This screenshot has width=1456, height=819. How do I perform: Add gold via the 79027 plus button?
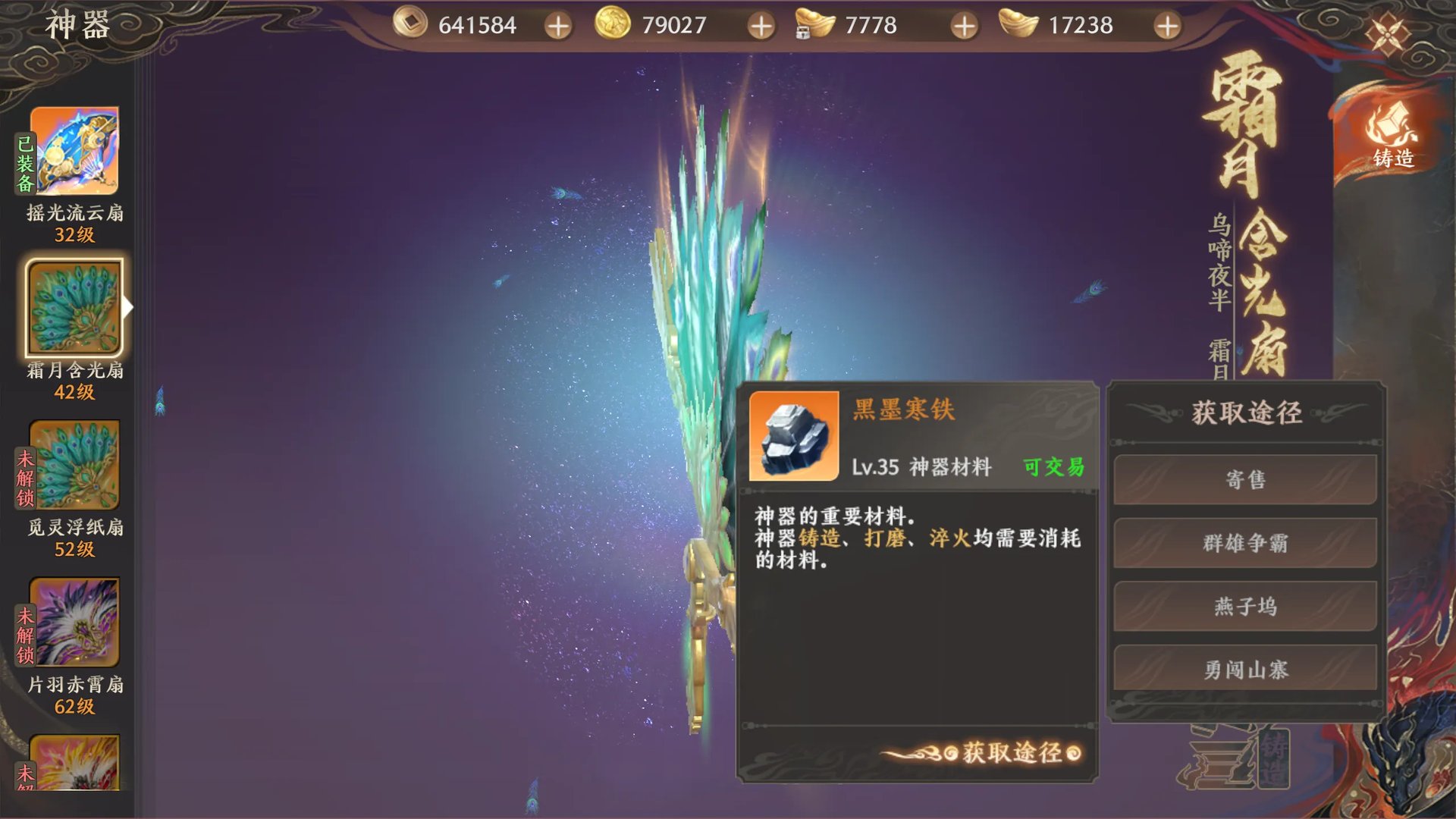[761, 25]
